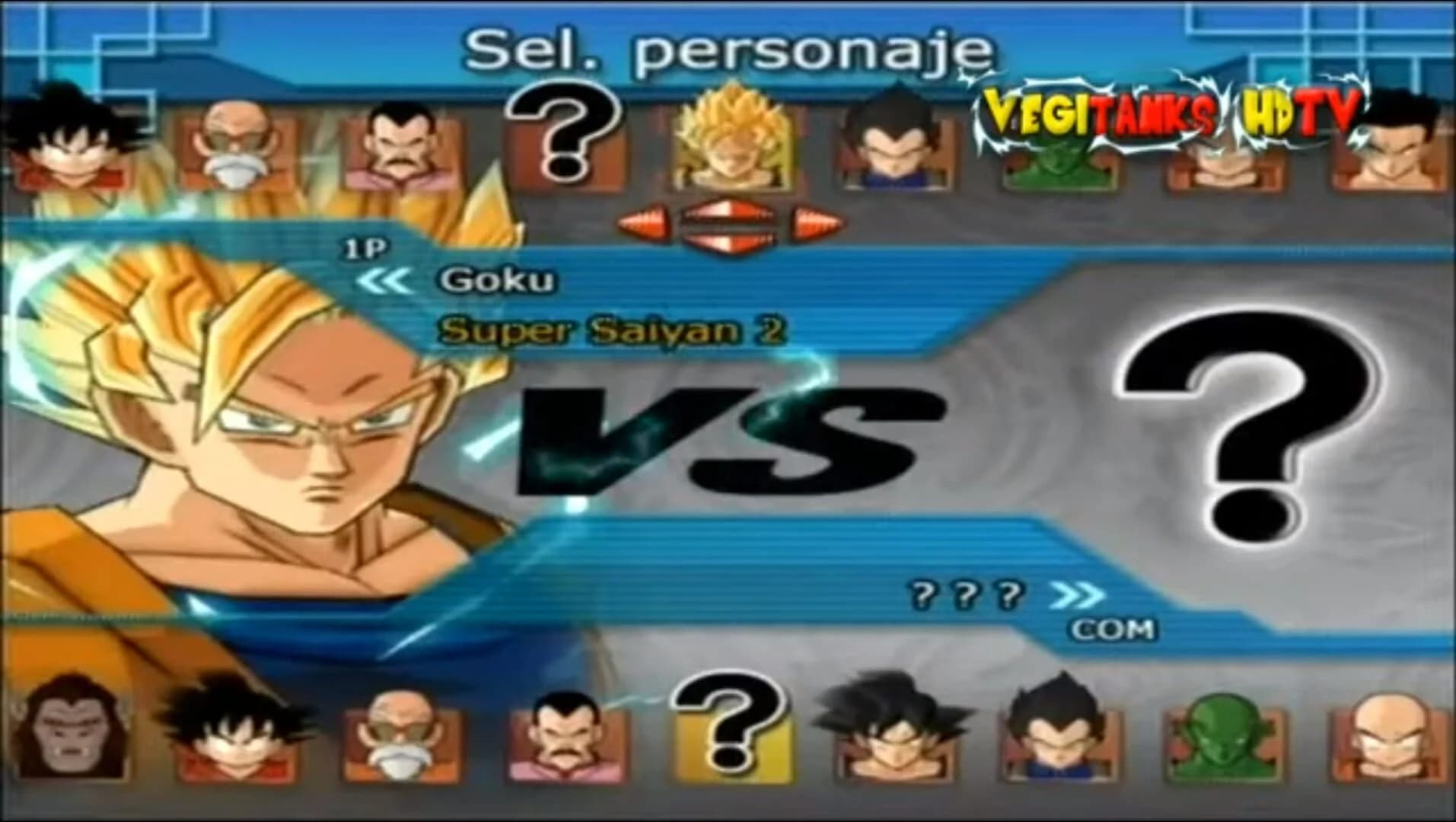The height and width of the screenshot is (822, 1456).
Task: Click Goku's name on the blue banner
Action: pos(499,283)
